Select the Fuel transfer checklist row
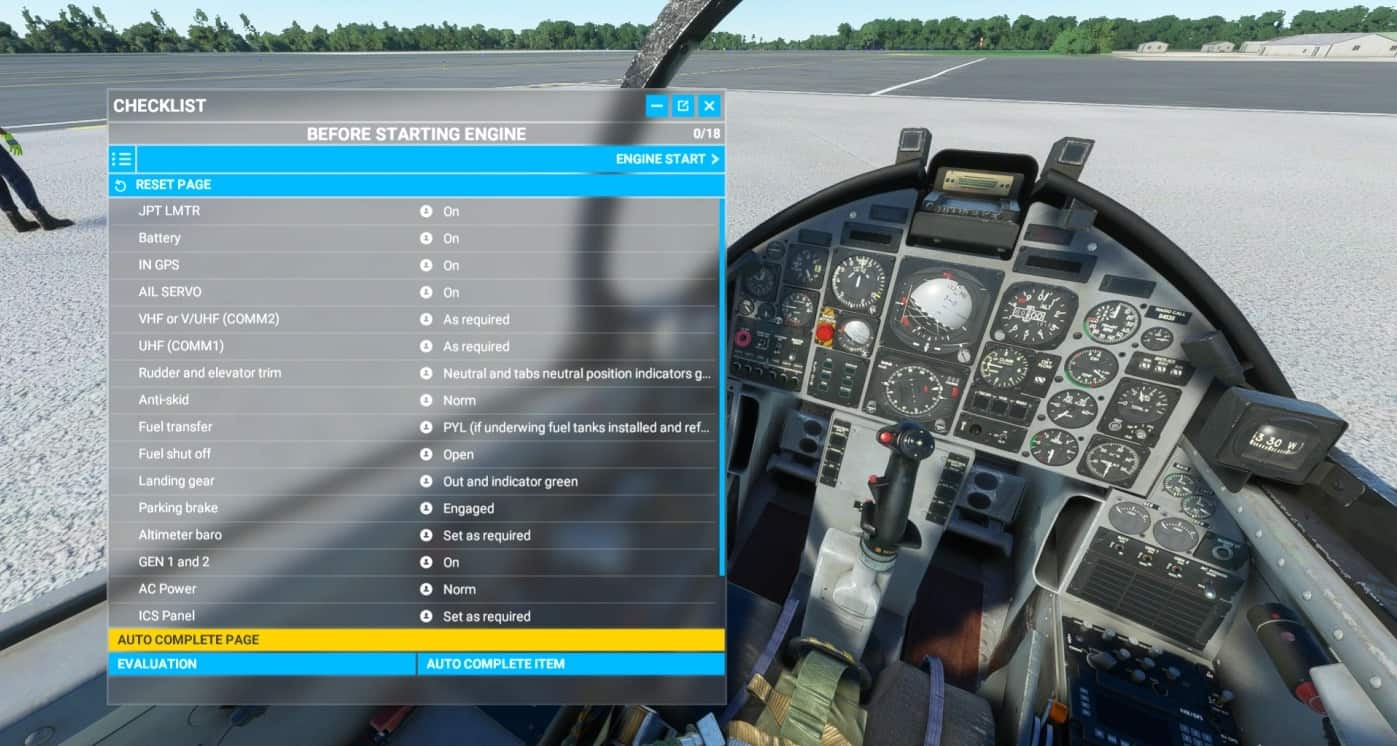 pos(250,427)
